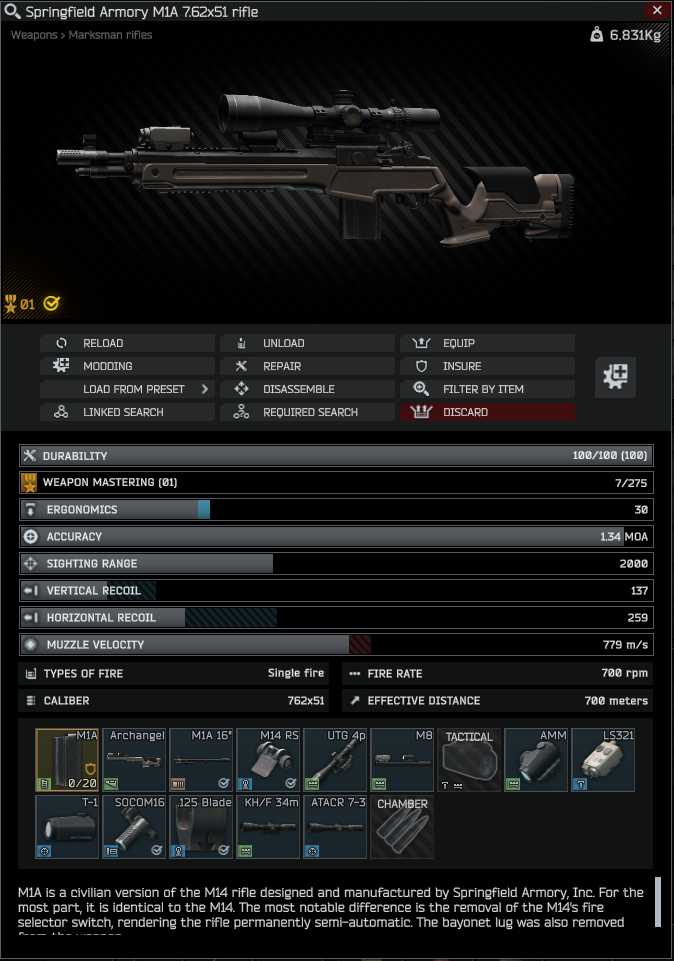This screenshot has height=961, width=674.
Task: Click the weapon modding gear icon
Action: click(x=616, y=377)
